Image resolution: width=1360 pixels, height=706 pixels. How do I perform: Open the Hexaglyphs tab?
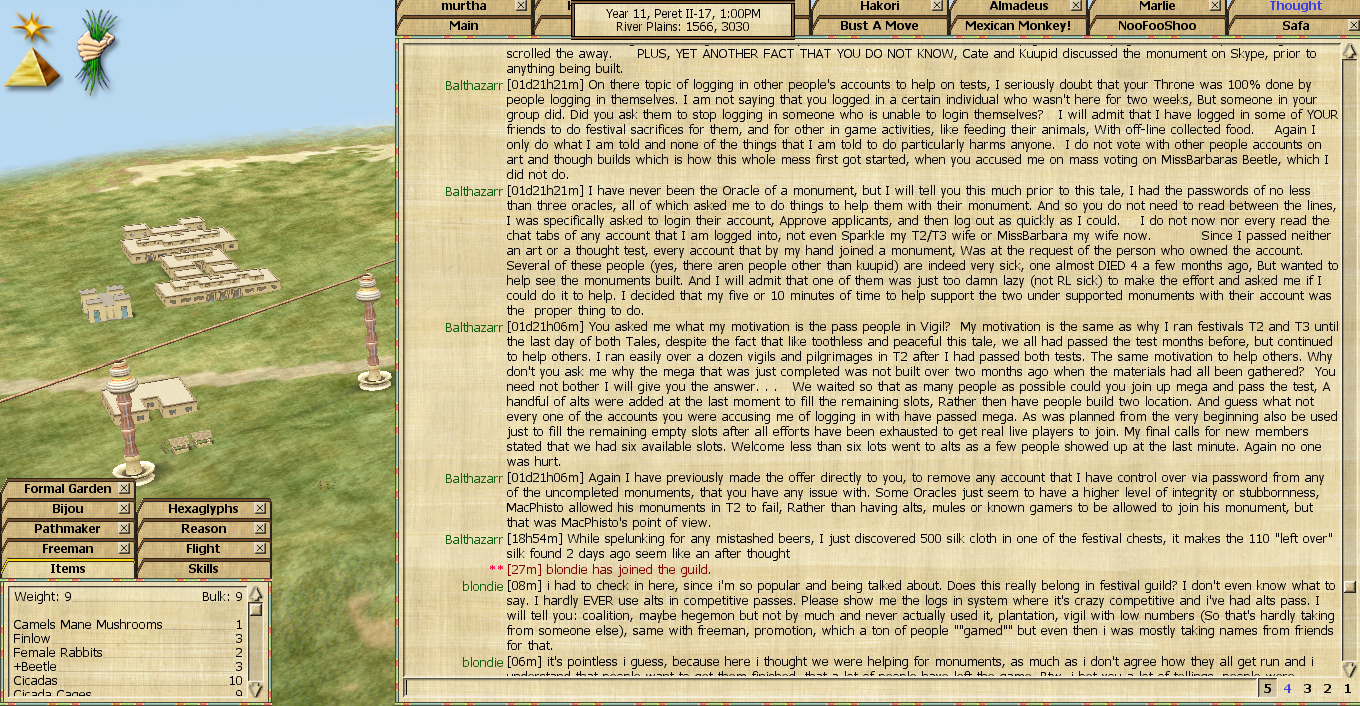point(203,509)
